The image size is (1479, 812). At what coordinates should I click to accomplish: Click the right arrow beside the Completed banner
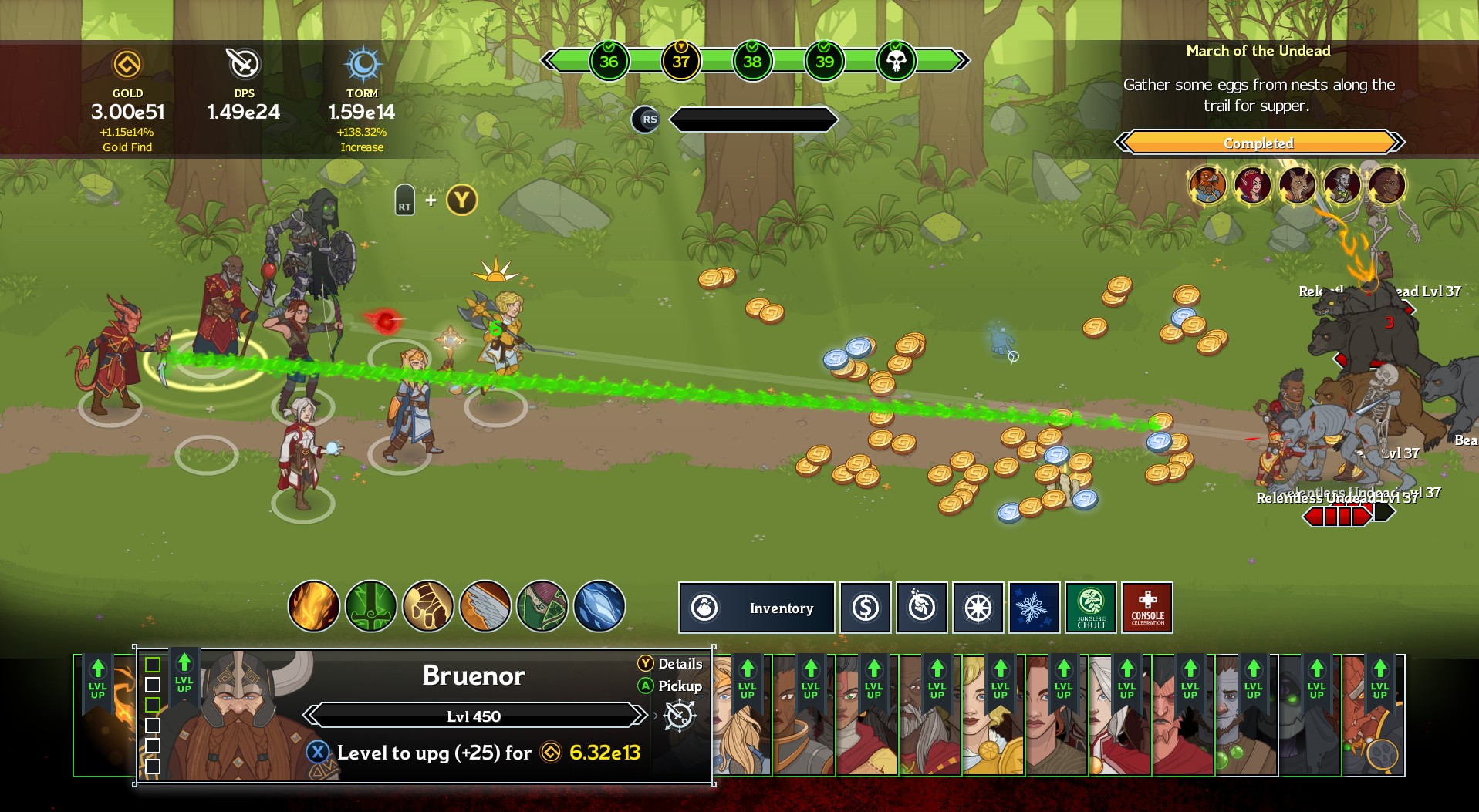pyautogui.click(x=1395, y=143)
